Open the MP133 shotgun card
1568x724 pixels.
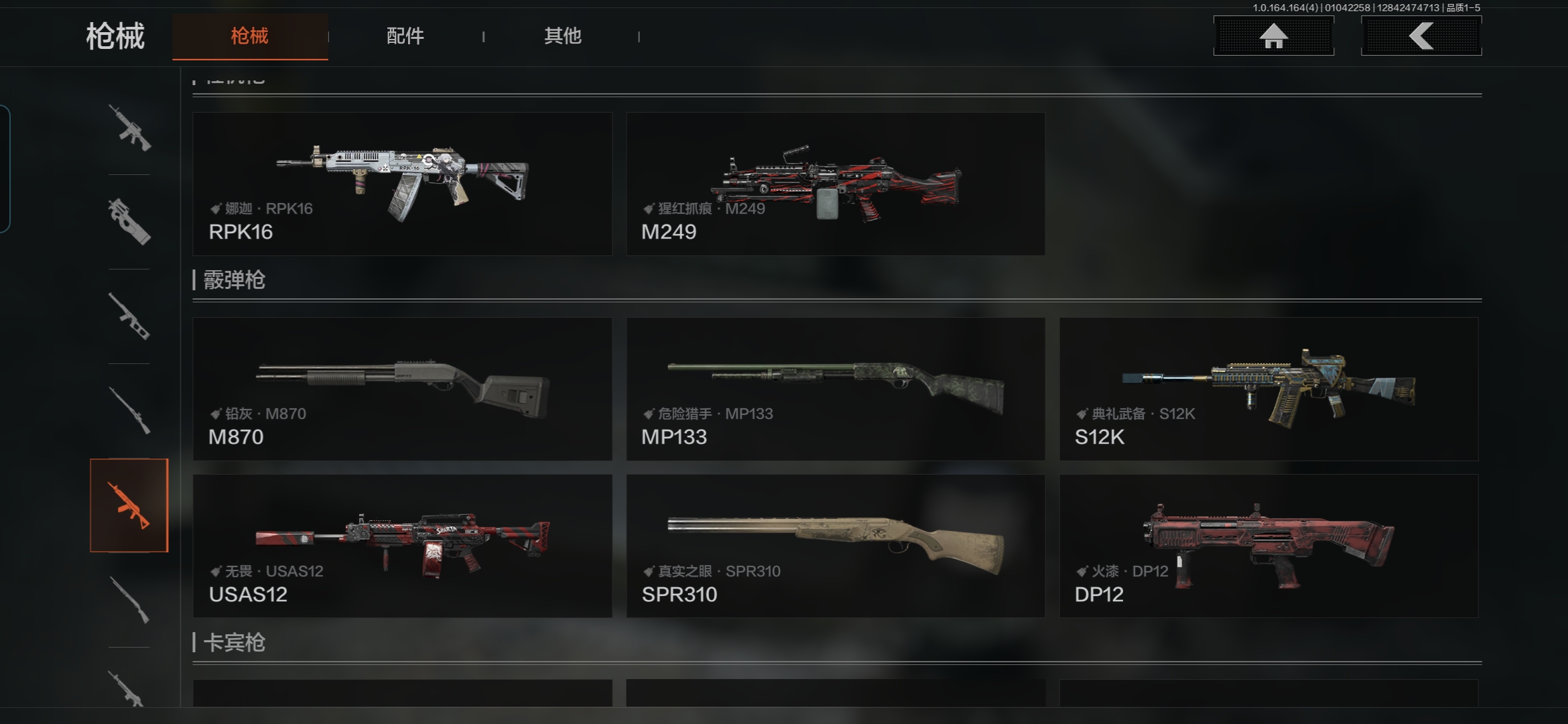tap(835, 389)
